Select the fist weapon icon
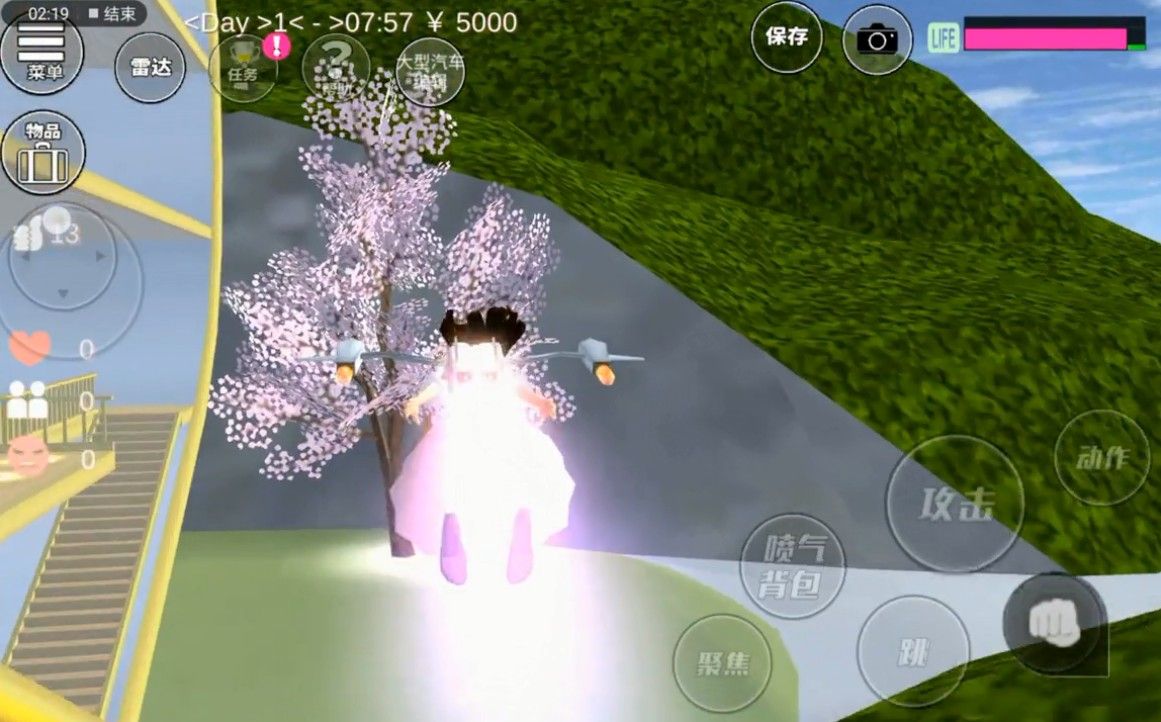The width and height of the screenshot is (1161, 722). 1053,622
